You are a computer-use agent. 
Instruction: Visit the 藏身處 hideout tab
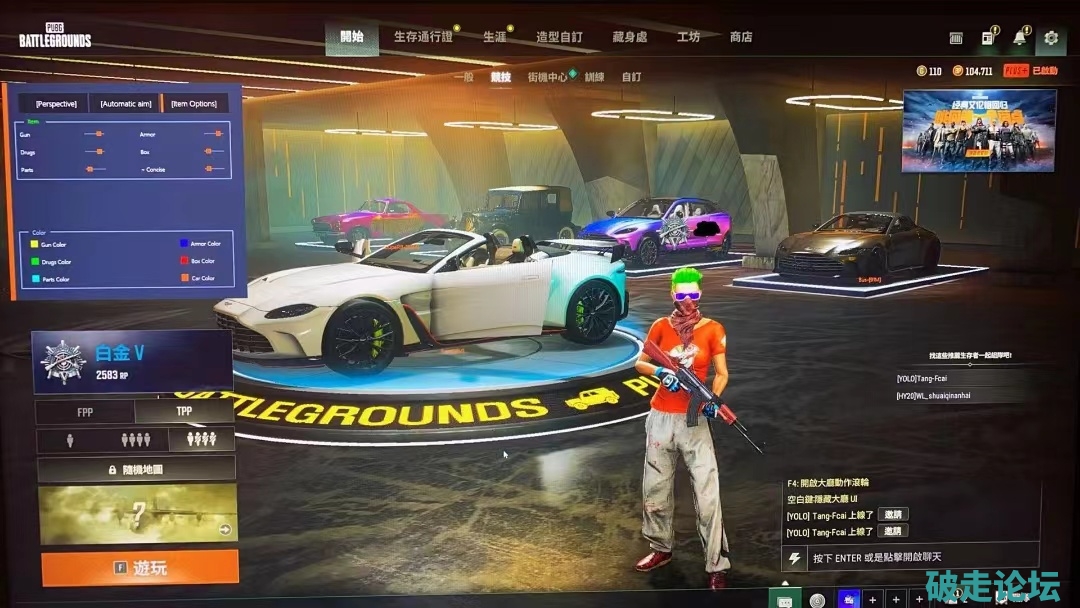[629, 37]
